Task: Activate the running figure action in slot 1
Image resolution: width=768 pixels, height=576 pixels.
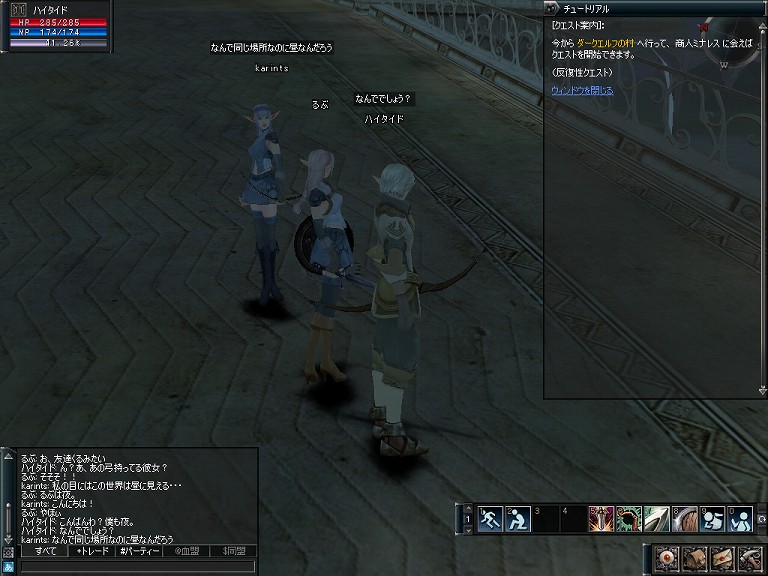Action: (x=490, y=519)
